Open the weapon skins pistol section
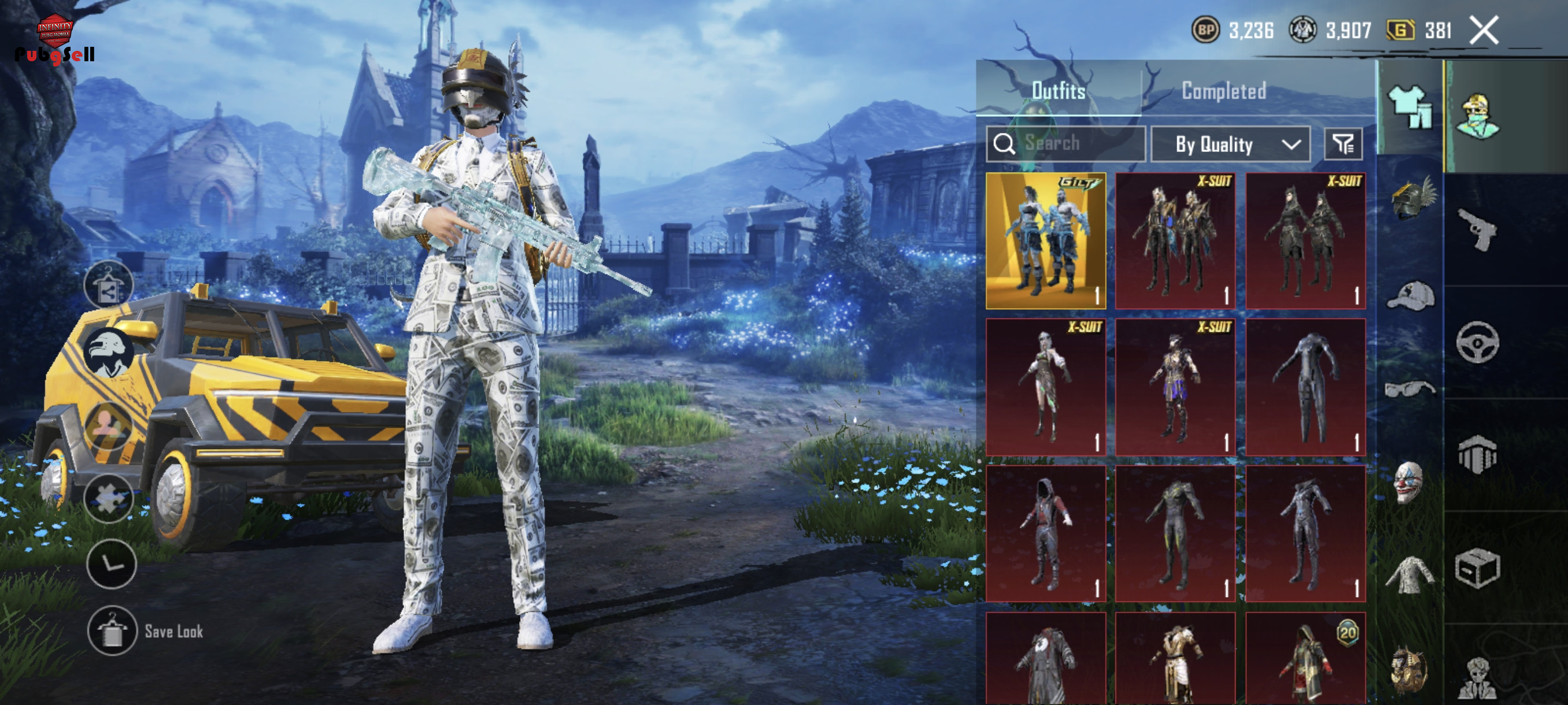The height and width of the screenshot is (705, 1568). pyautogui.click(x=1477, y=229)
